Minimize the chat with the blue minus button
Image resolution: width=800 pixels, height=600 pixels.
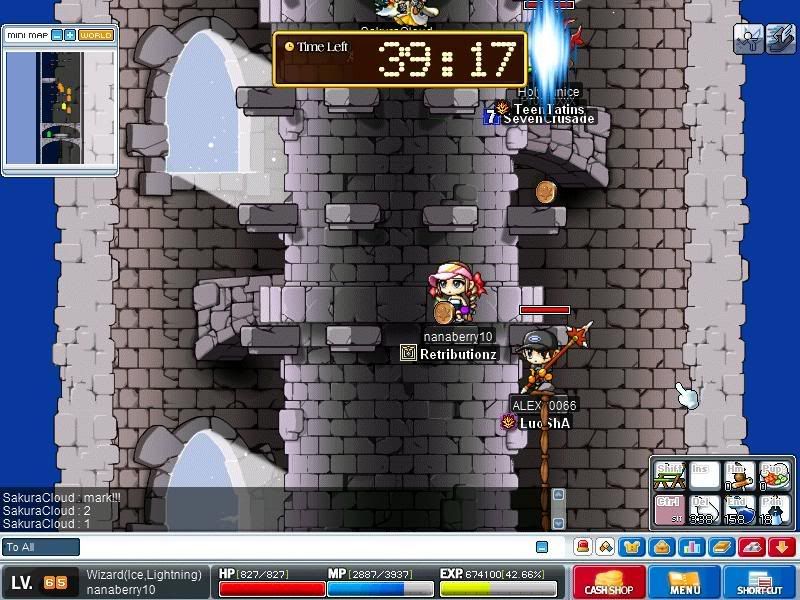542,547
